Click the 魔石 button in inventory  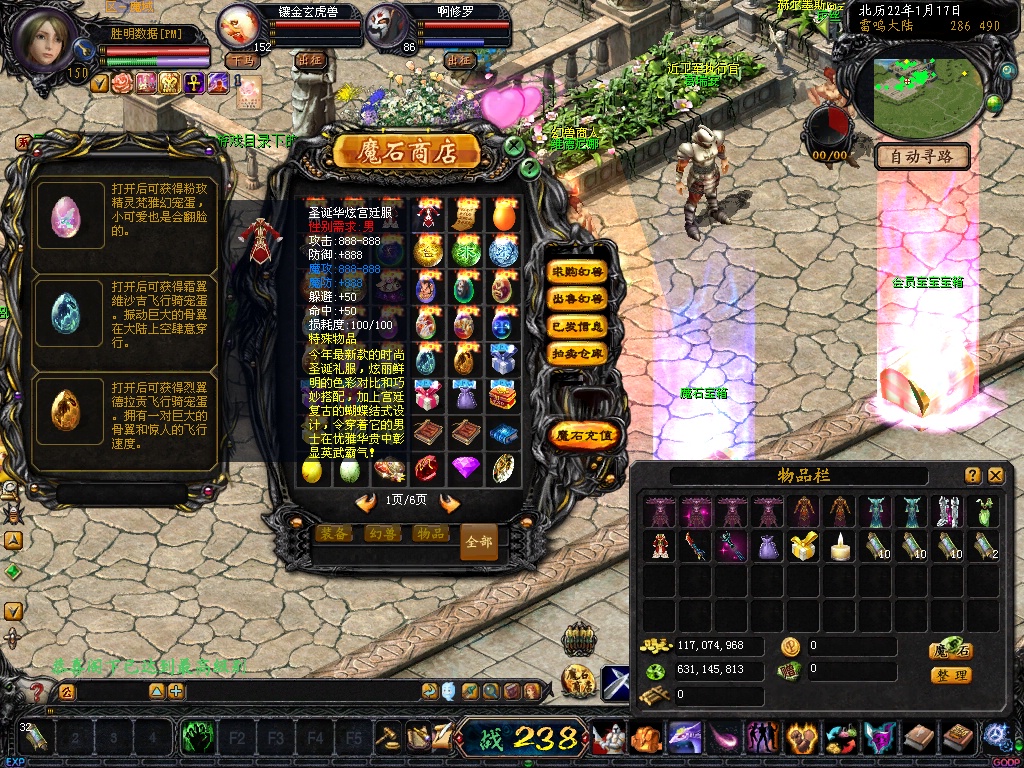coord(950,650)
